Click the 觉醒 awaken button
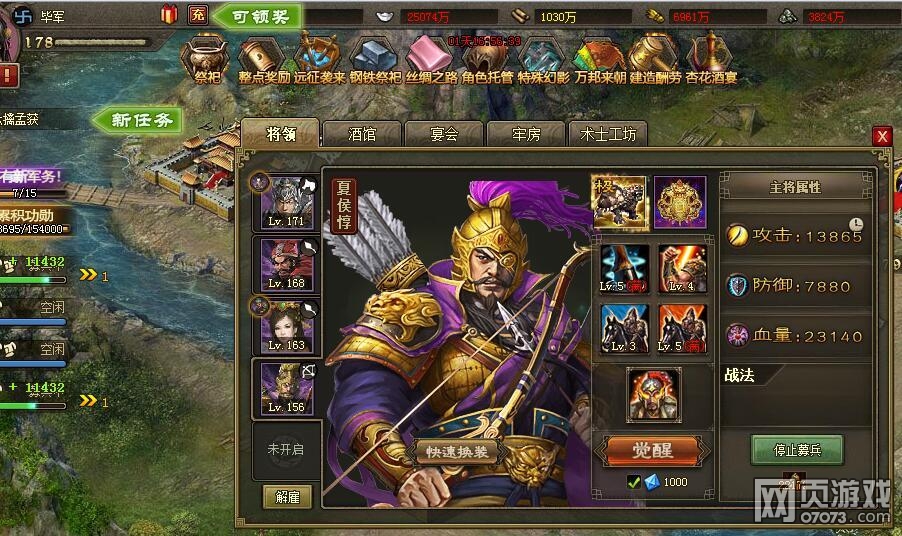This screenshot has width=902, height=536. coord(651,450)
